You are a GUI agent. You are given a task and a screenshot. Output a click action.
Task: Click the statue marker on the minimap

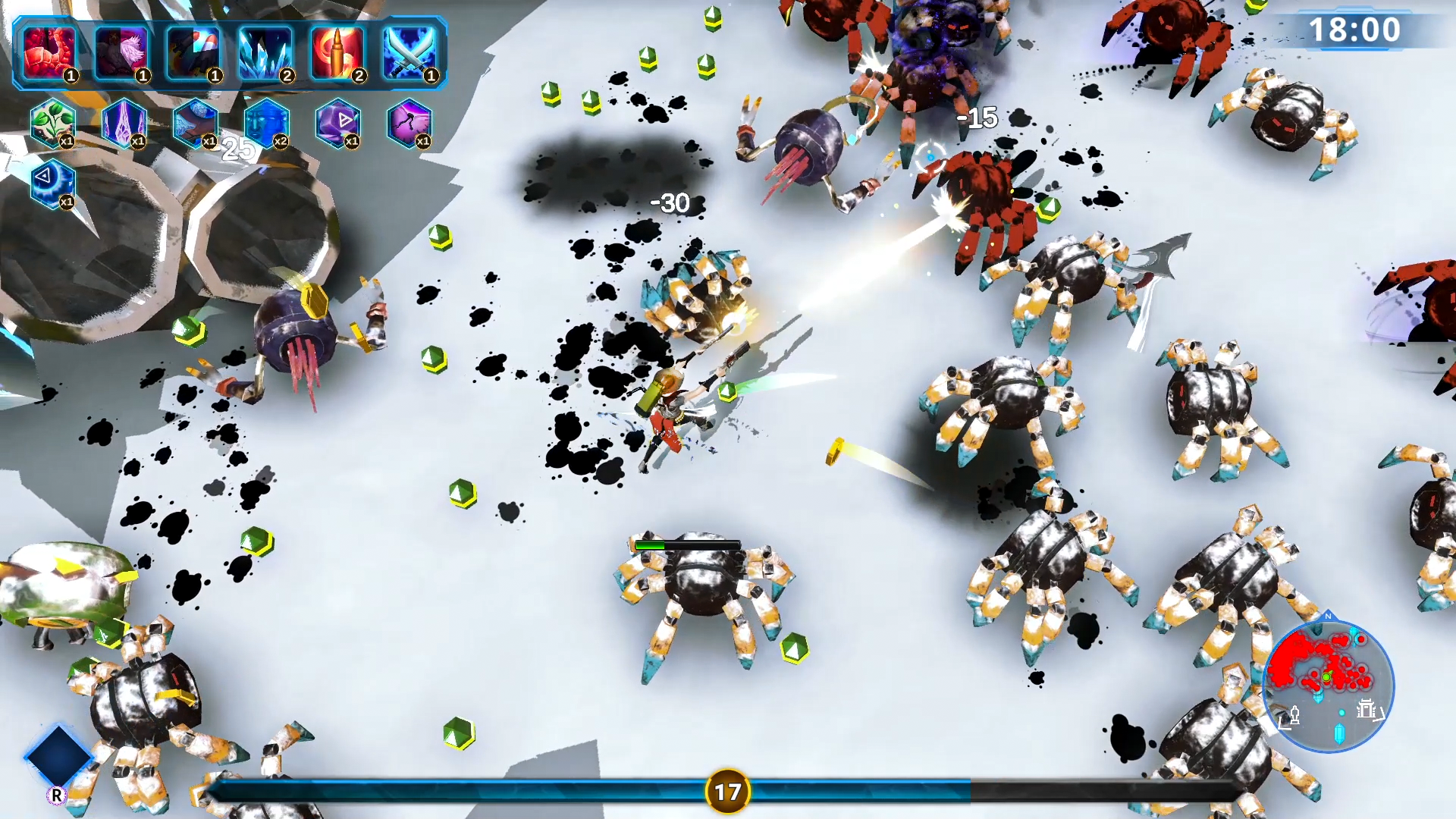click(x=1295, y=715)
